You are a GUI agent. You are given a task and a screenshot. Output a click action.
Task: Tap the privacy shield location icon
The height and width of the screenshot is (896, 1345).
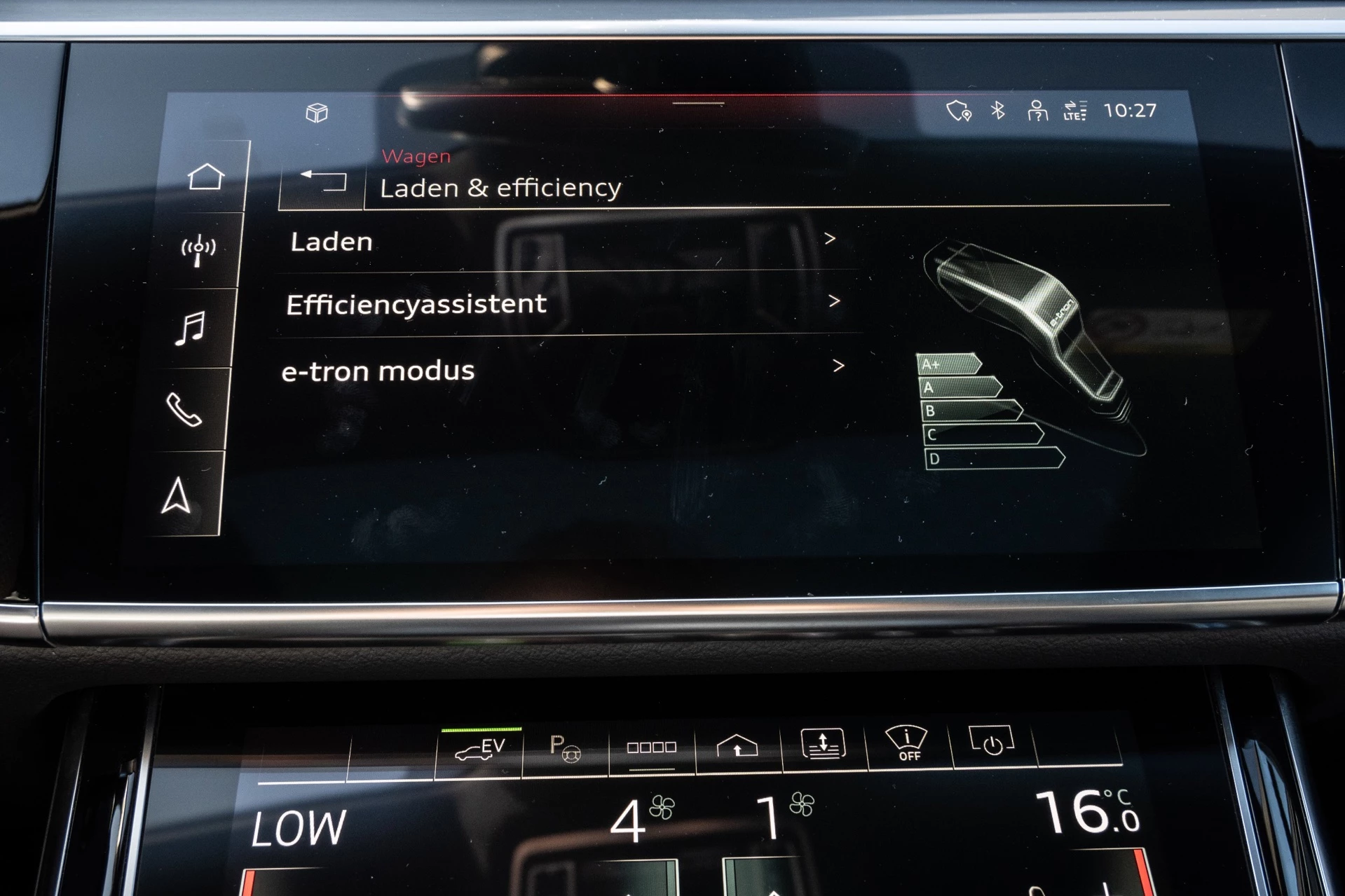957,109
